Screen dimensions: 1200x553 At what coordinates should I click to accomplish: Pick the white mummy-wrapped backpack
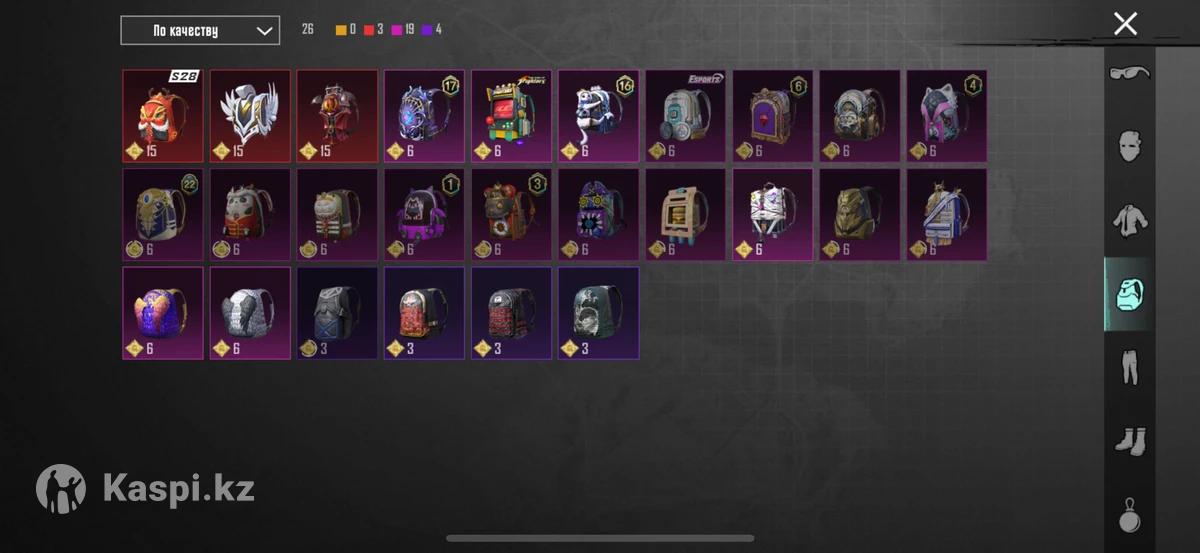point(772,214)
